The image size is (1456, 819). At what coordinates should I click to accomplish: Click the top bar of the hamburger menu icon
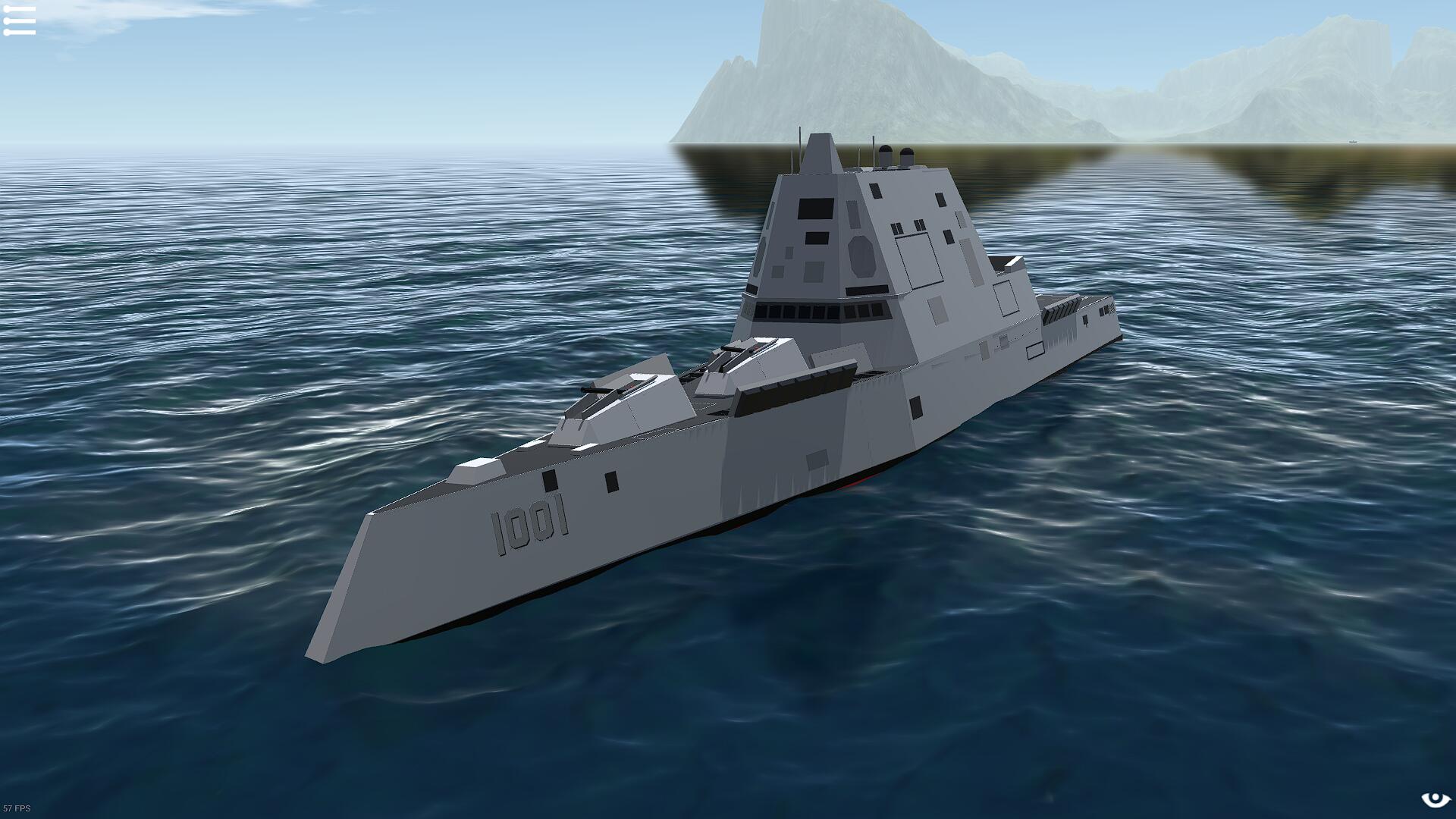(x=18, y=8)
